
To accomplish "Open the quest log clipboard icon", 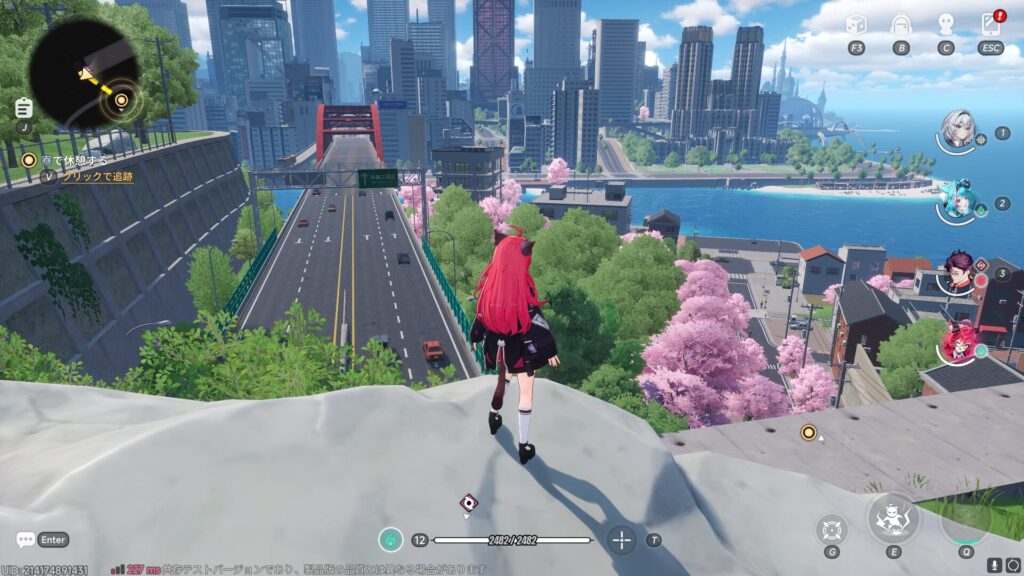I will [x=24, y=107].
